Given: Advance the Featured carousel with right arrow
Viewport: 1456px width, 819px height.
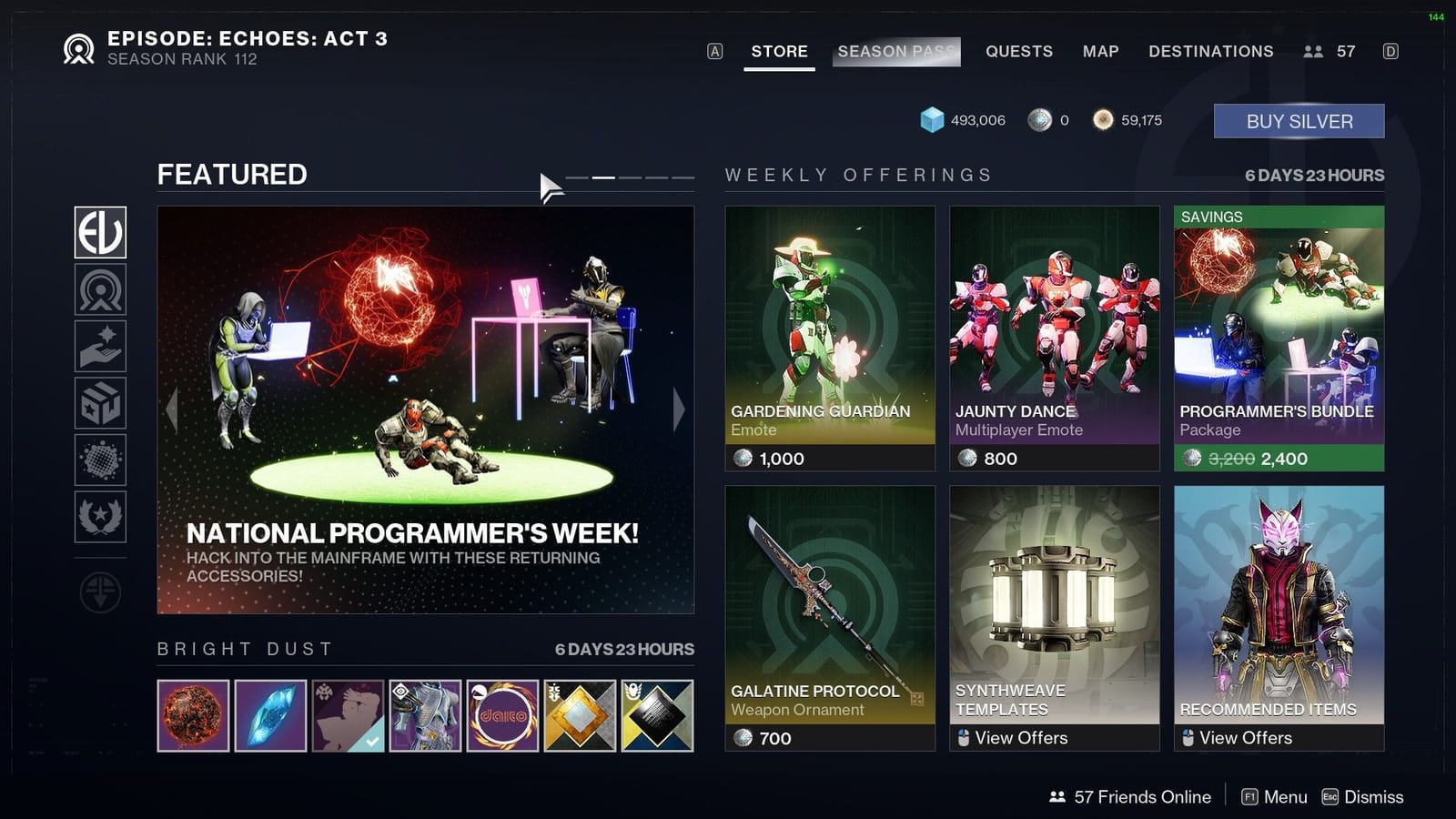Looking at the screenshot, I should coord(677,411).
